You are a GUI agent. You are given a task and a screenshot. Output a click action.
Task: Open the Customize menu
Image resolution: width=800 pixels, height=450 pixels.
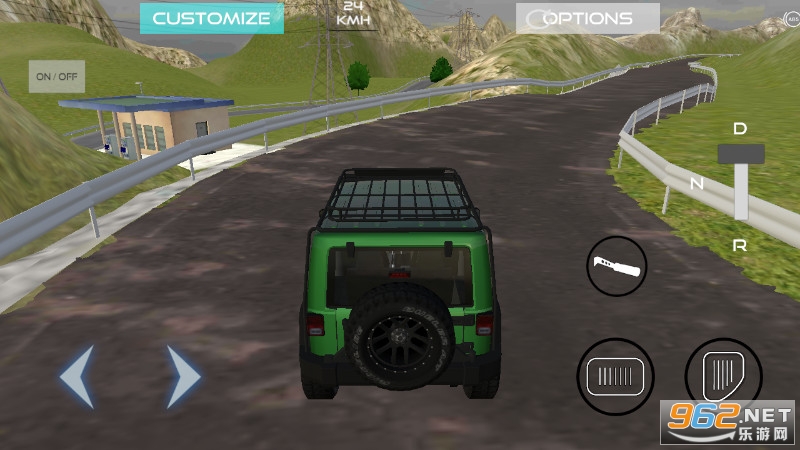[211, 18]
